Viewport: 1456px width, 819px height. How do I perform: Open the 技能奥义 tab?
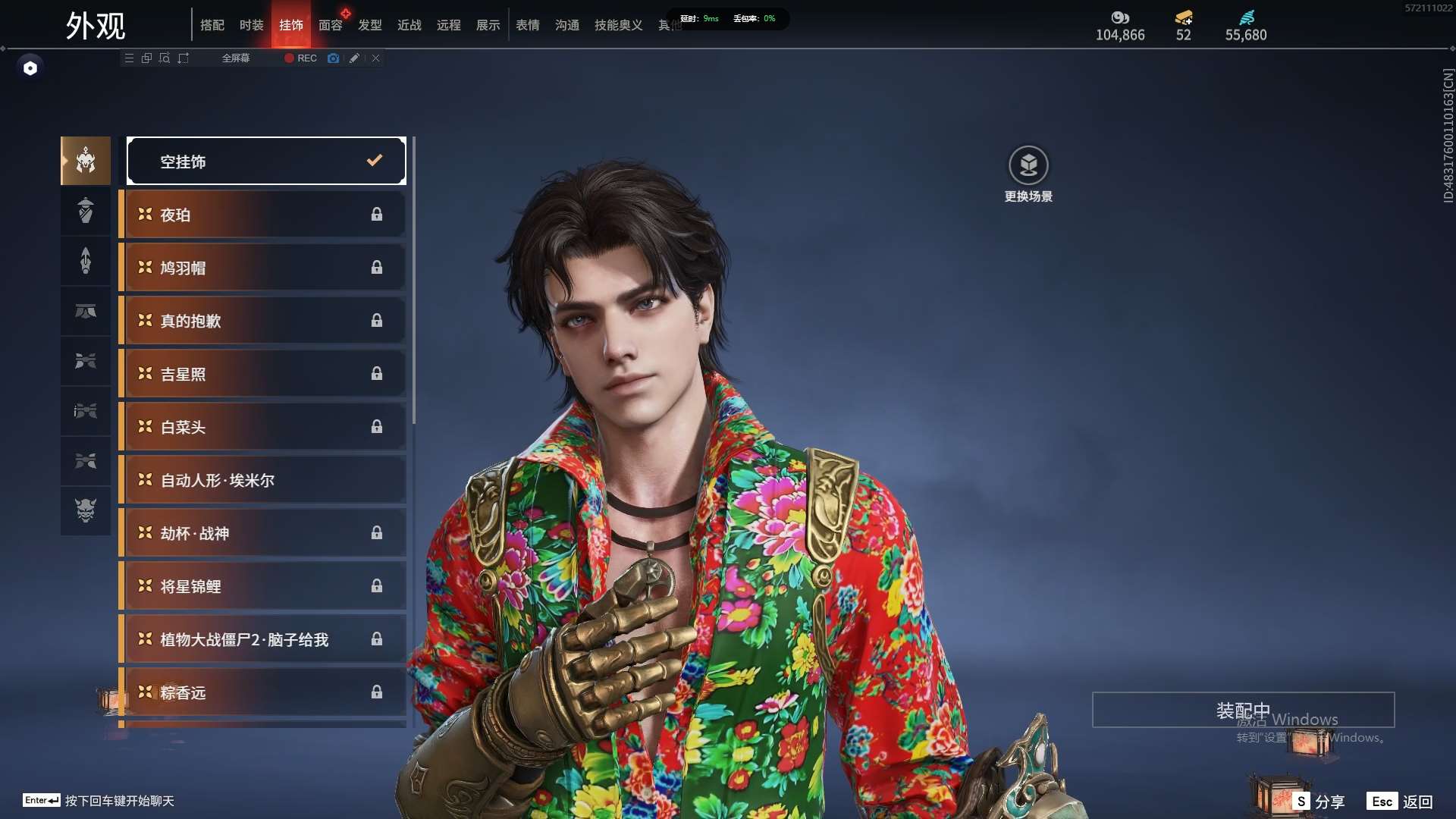(x=618, y=25)
